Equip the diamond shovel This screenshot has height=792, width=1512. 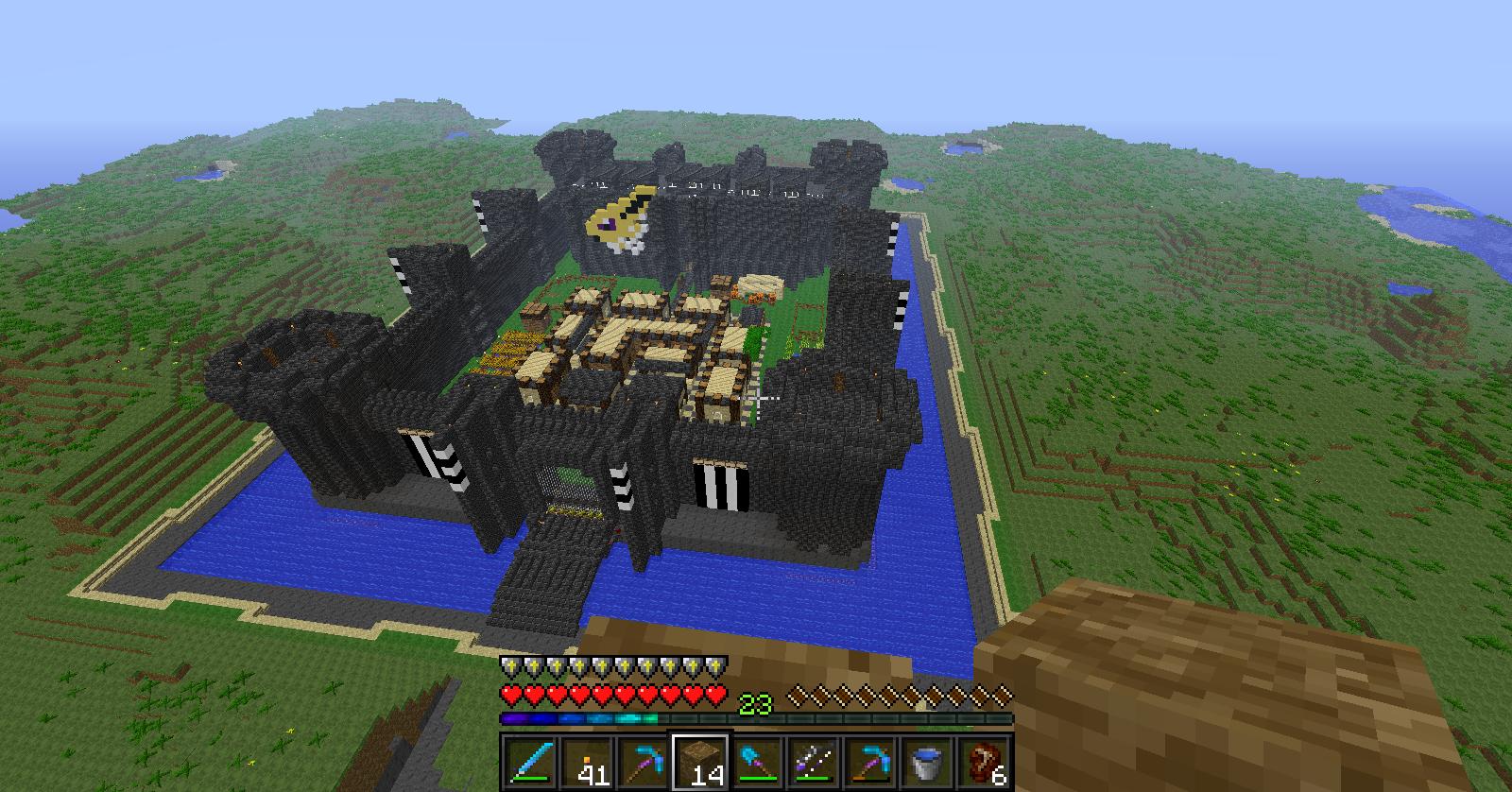757,762
